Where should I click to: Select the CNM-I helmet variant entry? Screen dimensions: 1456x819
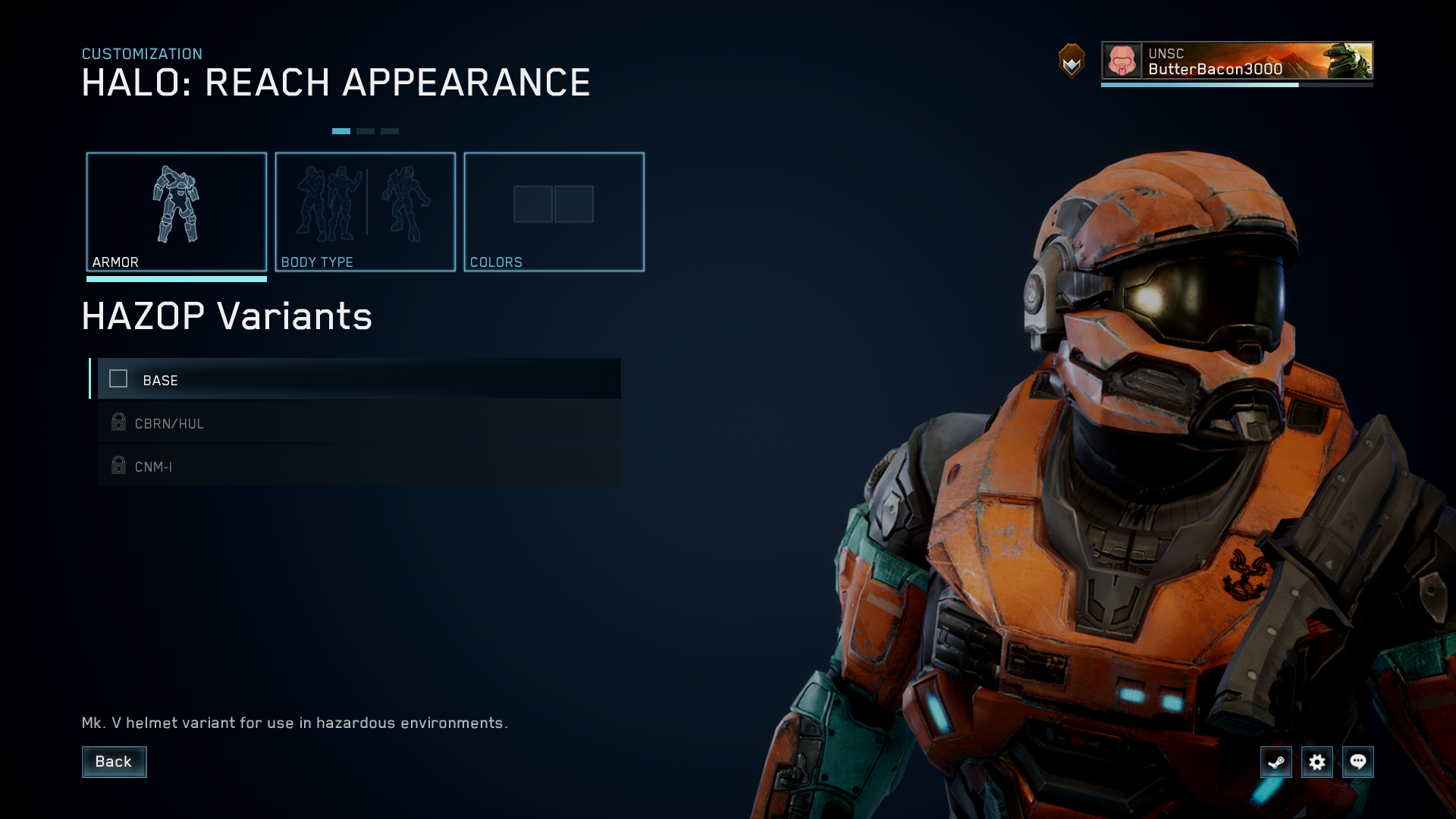[x=356, y=466]
